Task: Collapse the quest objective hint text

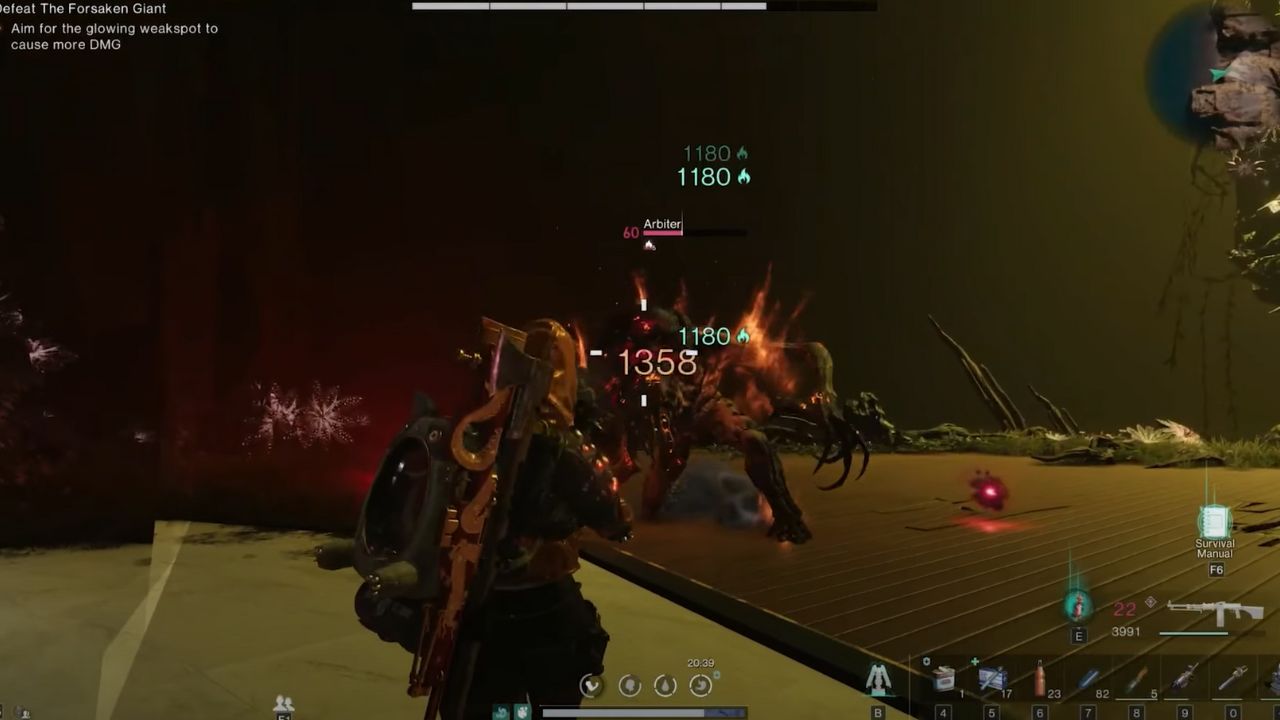Action: (115, 37)
